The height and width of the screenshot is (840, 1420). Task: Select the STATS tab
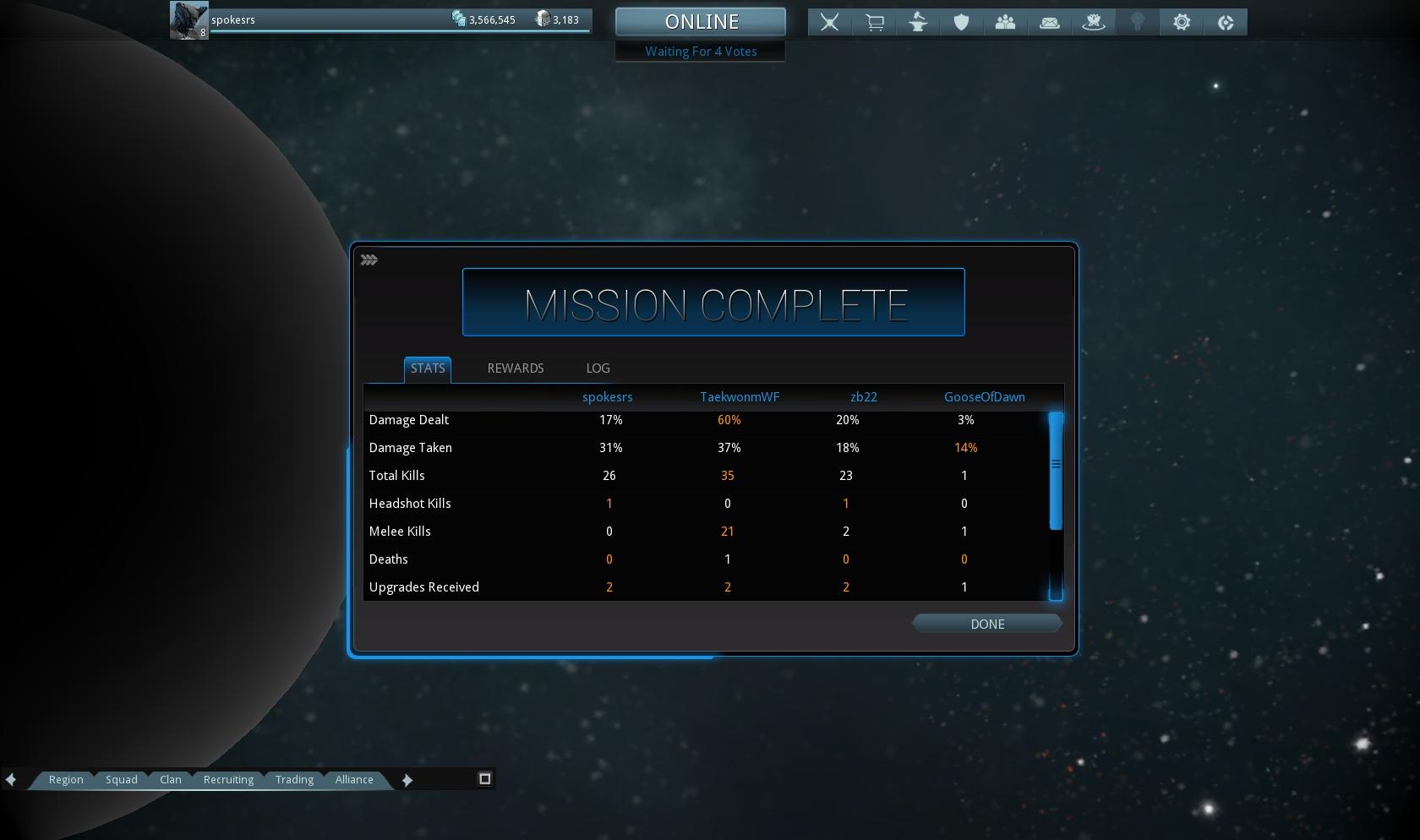click(x=428, y=368)
